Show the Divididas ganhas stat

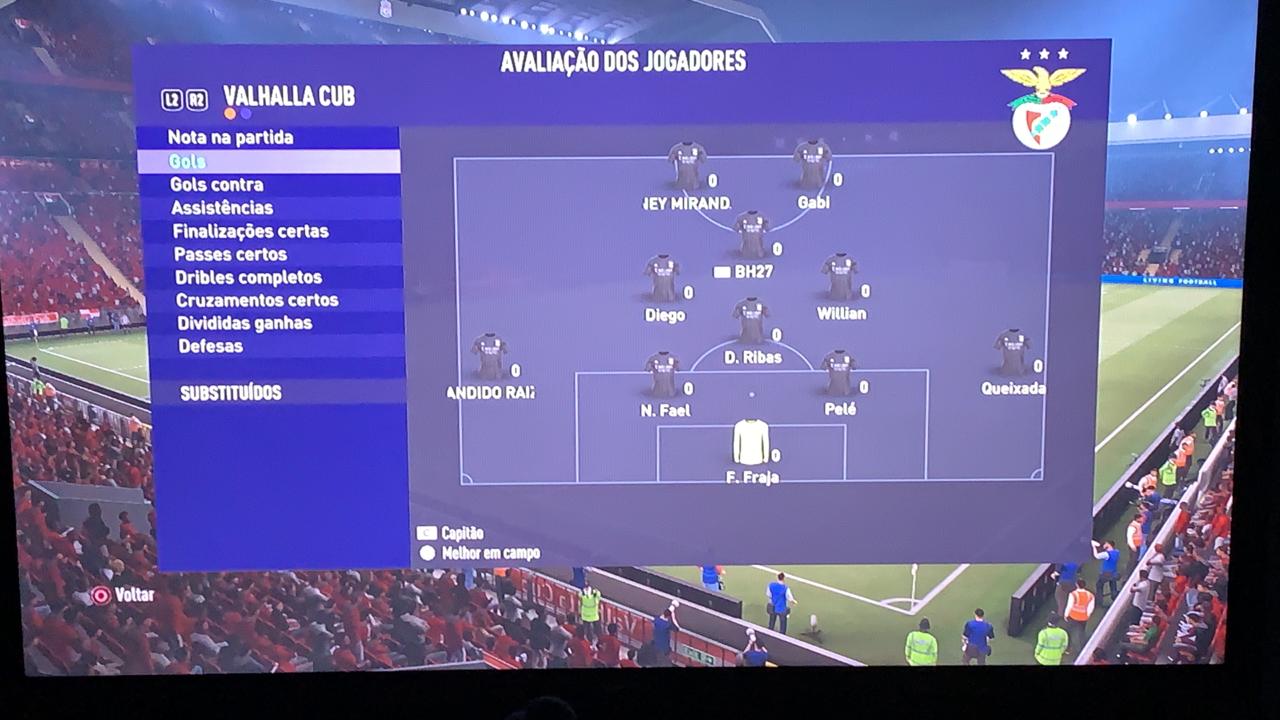click(x=244, y=323)
